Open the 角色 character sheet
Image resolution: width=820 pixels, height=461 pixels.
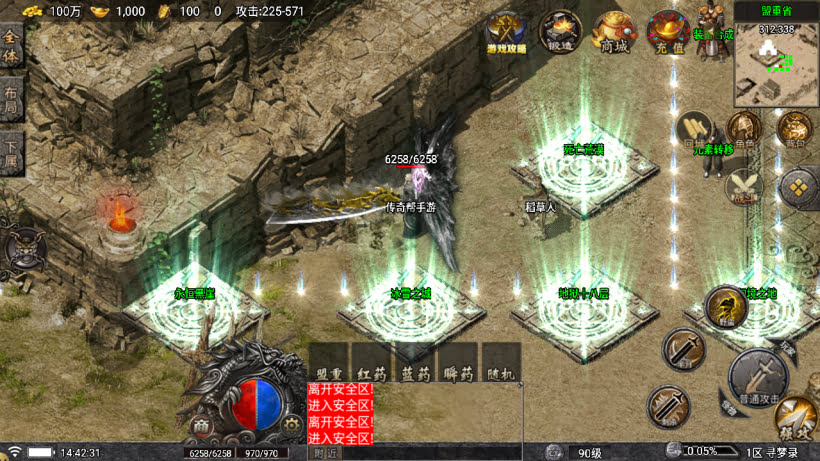pyautogui.click(x=743, y=130)
